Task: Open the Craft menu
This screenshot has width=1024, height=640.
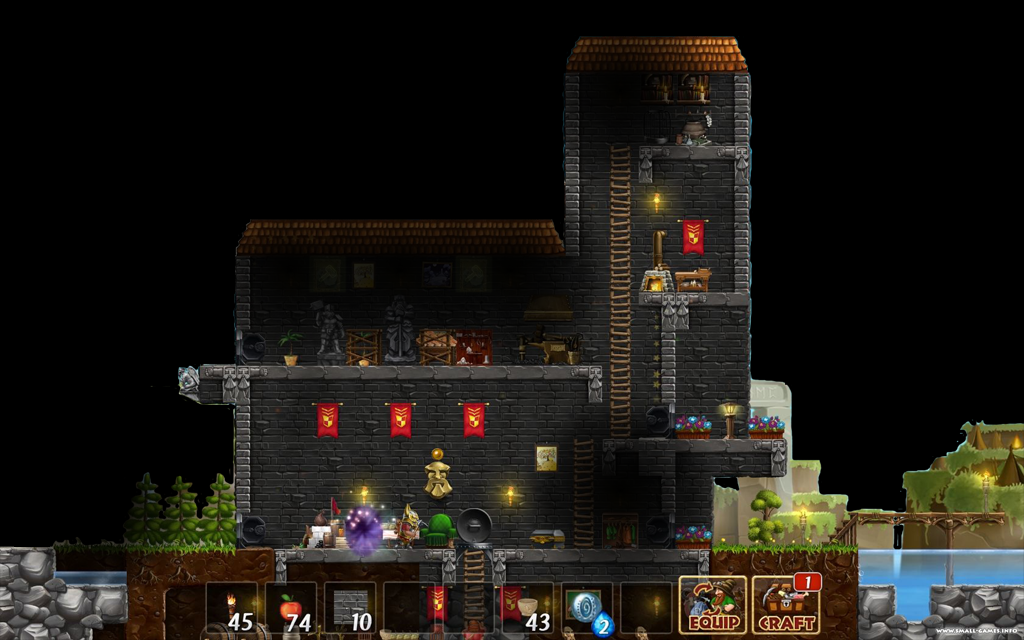Action: click(x=785, y=606)
